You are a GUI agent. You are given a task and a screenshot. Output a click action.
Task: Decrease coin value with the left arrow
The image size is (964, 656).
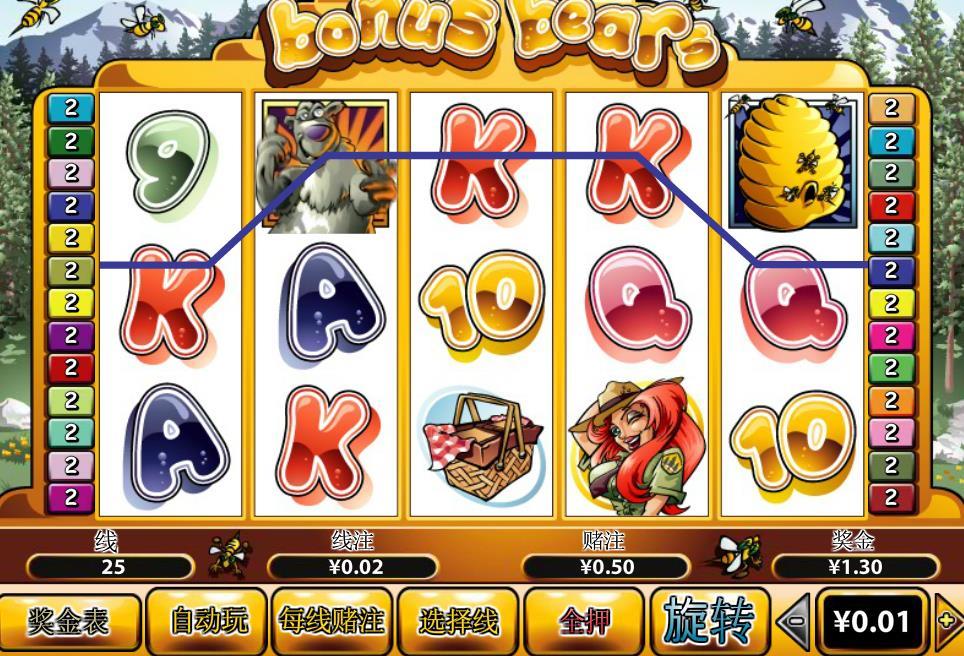793,622
